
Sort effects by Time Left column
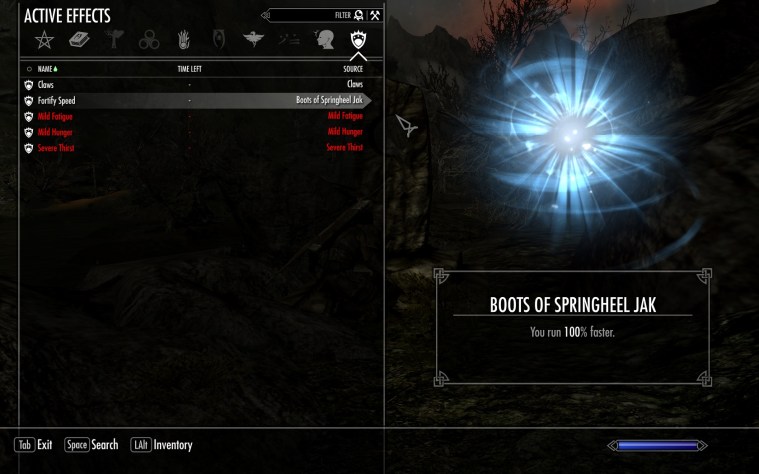pyautogui.click(x=189, y=69)
